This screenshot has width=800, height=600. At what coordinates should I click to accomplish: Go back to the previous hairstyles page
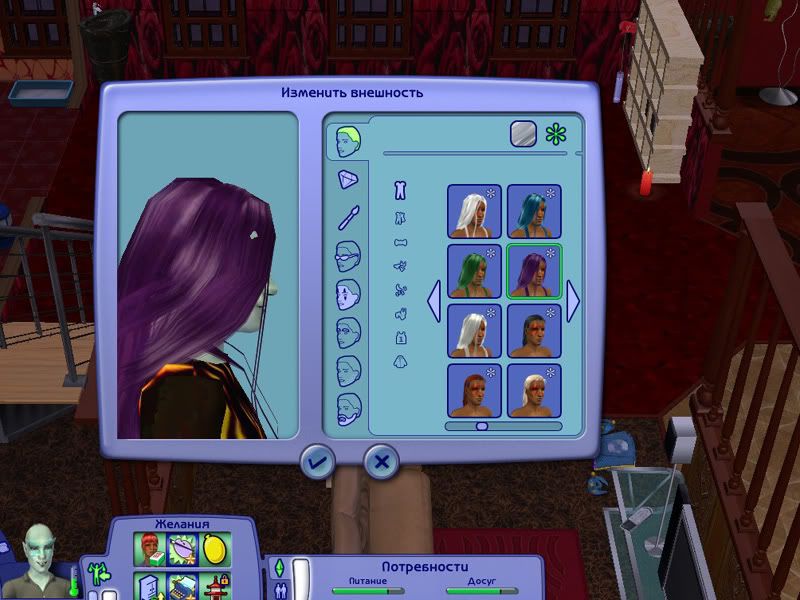(x=434, y=301)
